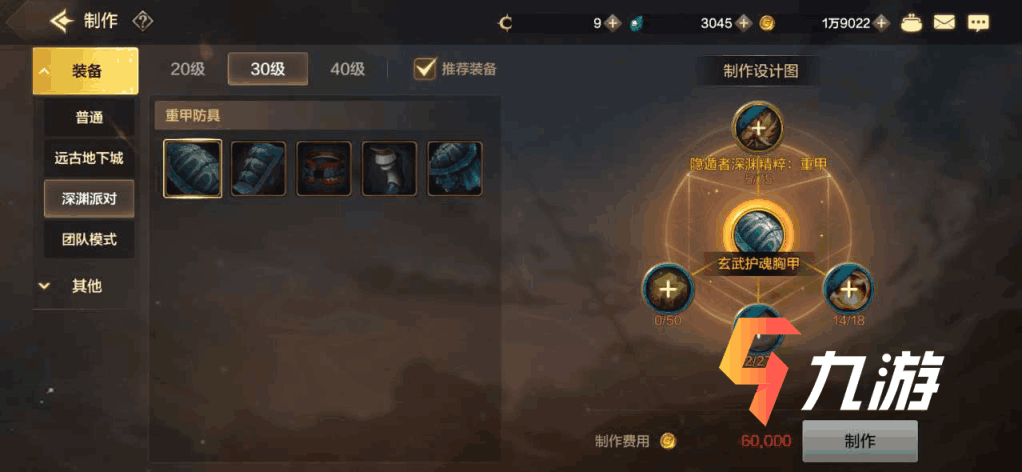
Task: Switch to the 30级 tab
Action: pyautogui.click(x=267, y=69)
